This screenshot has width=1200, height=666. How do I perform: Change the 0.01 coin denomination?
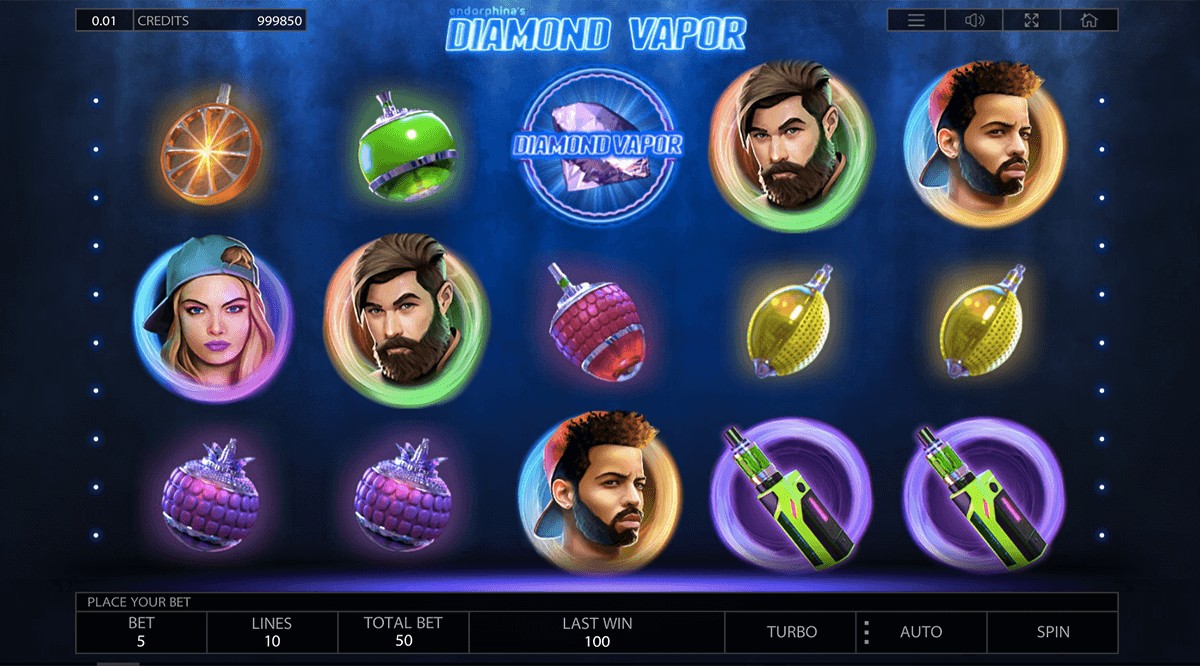point(103,20)
